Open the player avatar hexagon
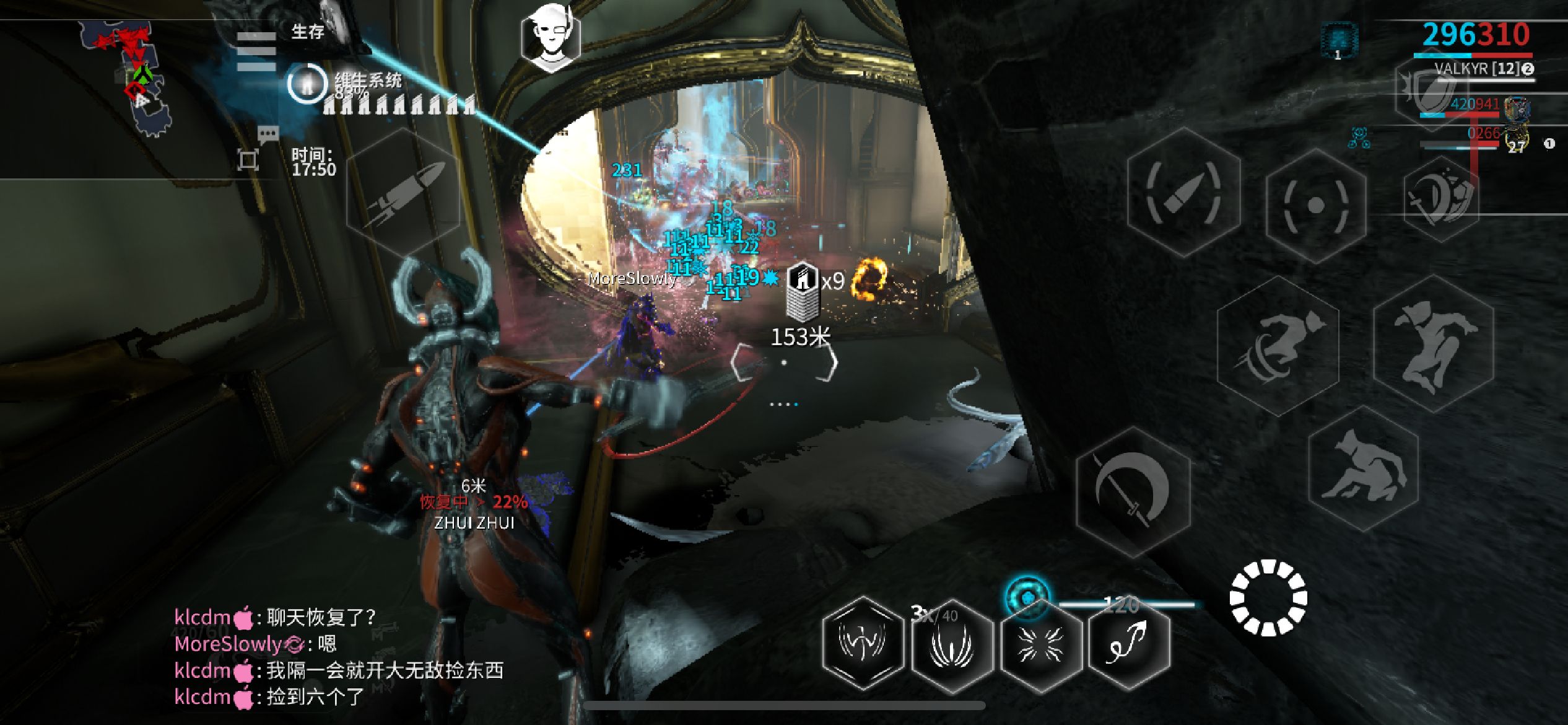This screenshot has height=725, width=1568. click(550, 40)
